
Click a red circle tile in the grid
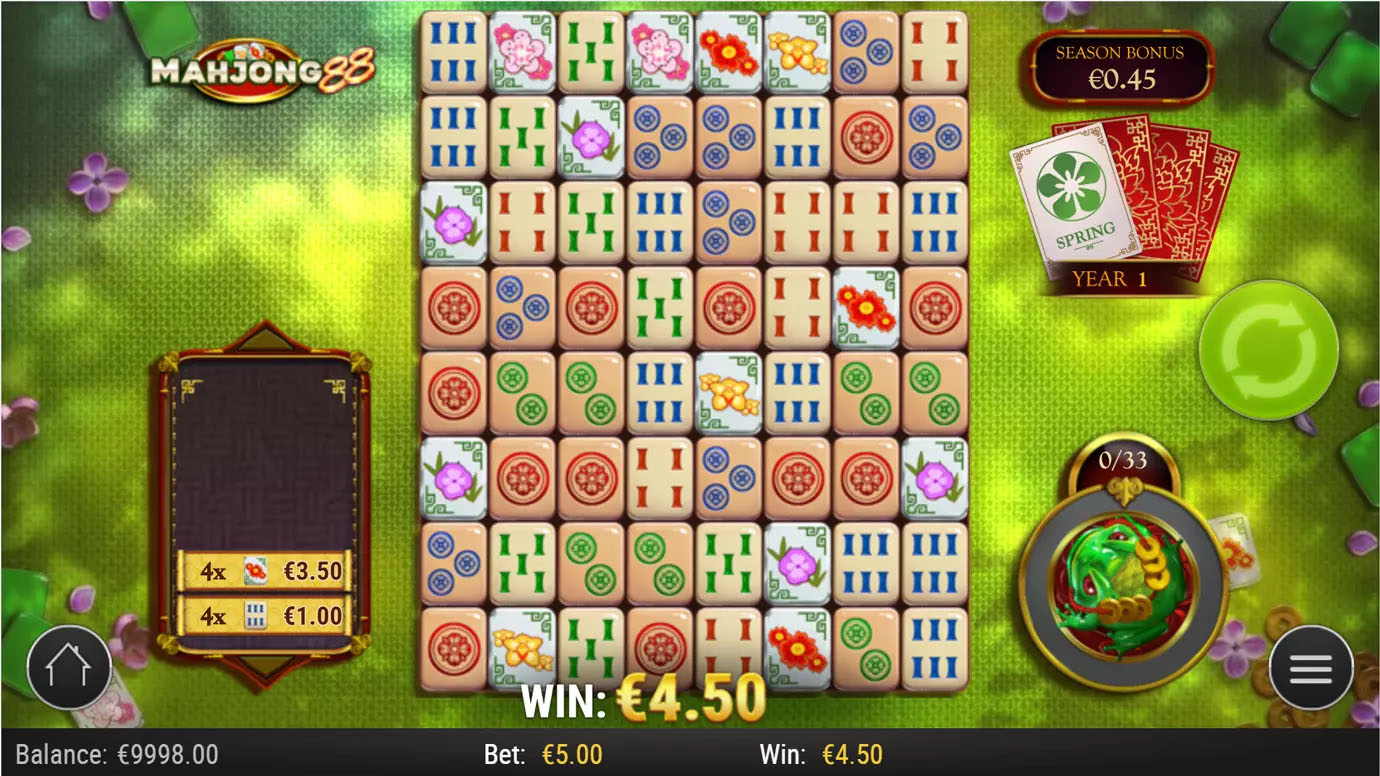point(455,308)
